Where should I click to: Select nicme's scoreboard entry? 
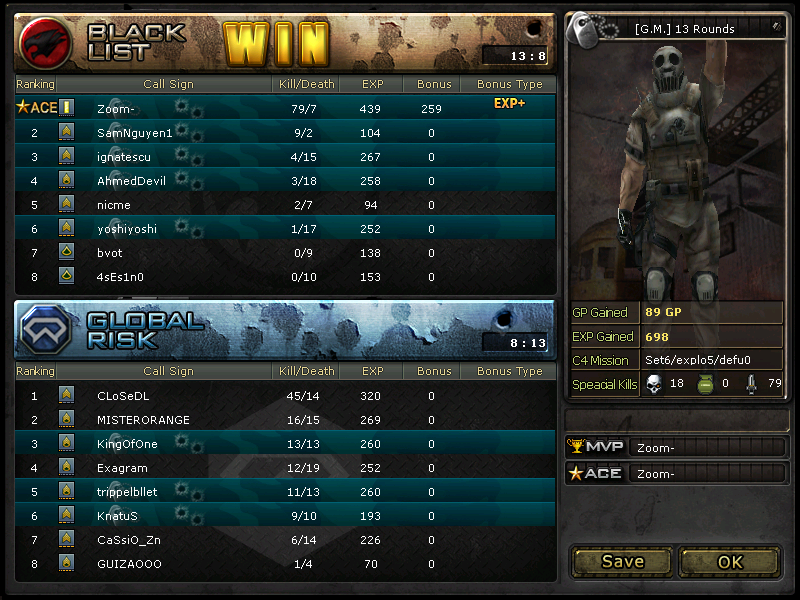pyautogui.click(x=113, y=204)
